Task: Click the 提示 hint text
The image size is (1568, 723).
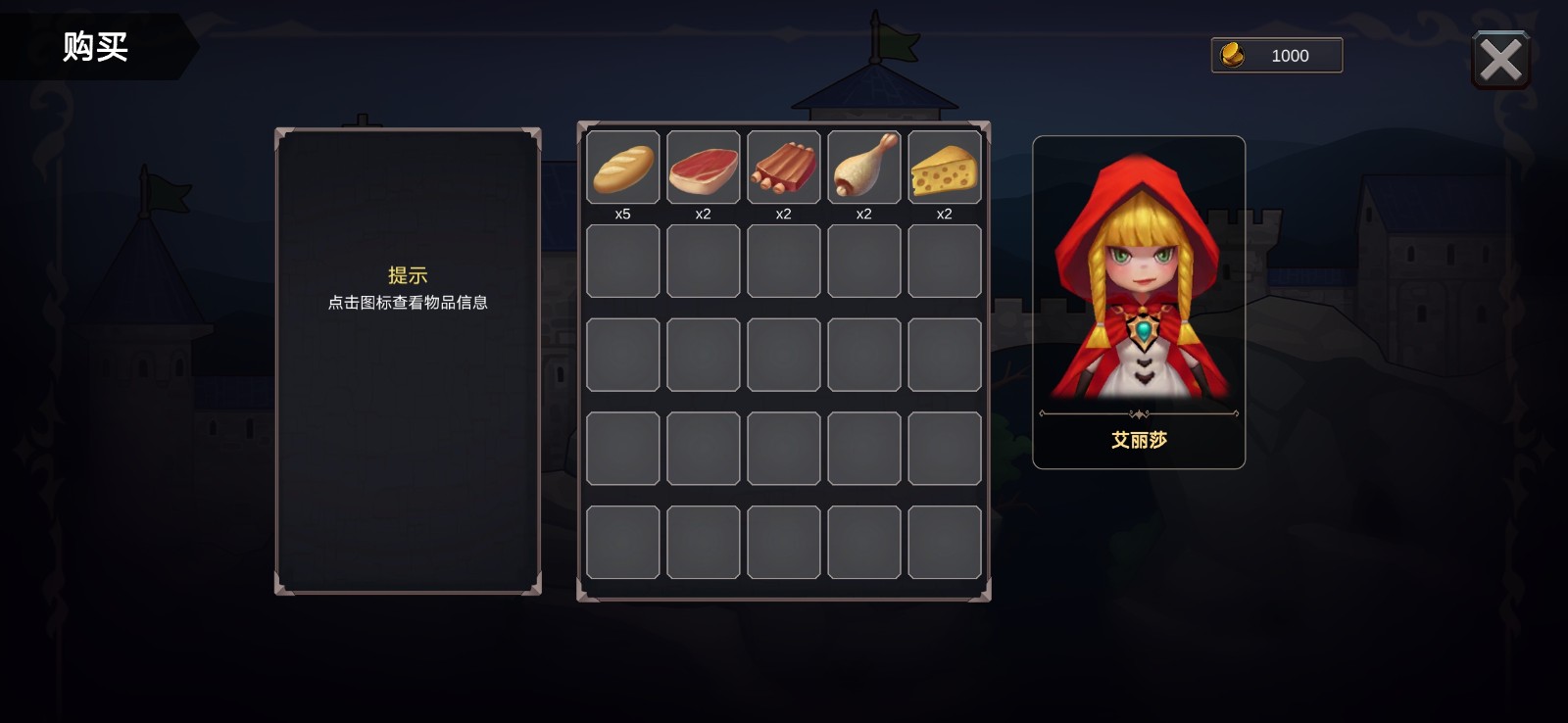Action: (x=411, y=275)
